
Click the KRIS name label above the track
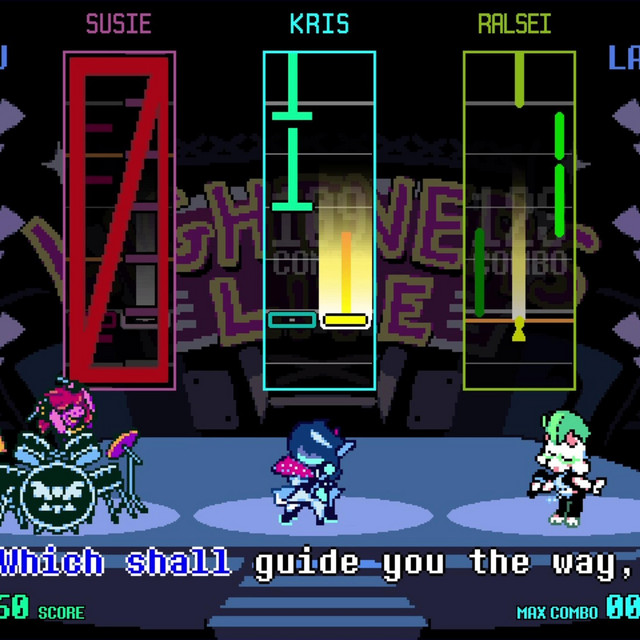point(319,24)
